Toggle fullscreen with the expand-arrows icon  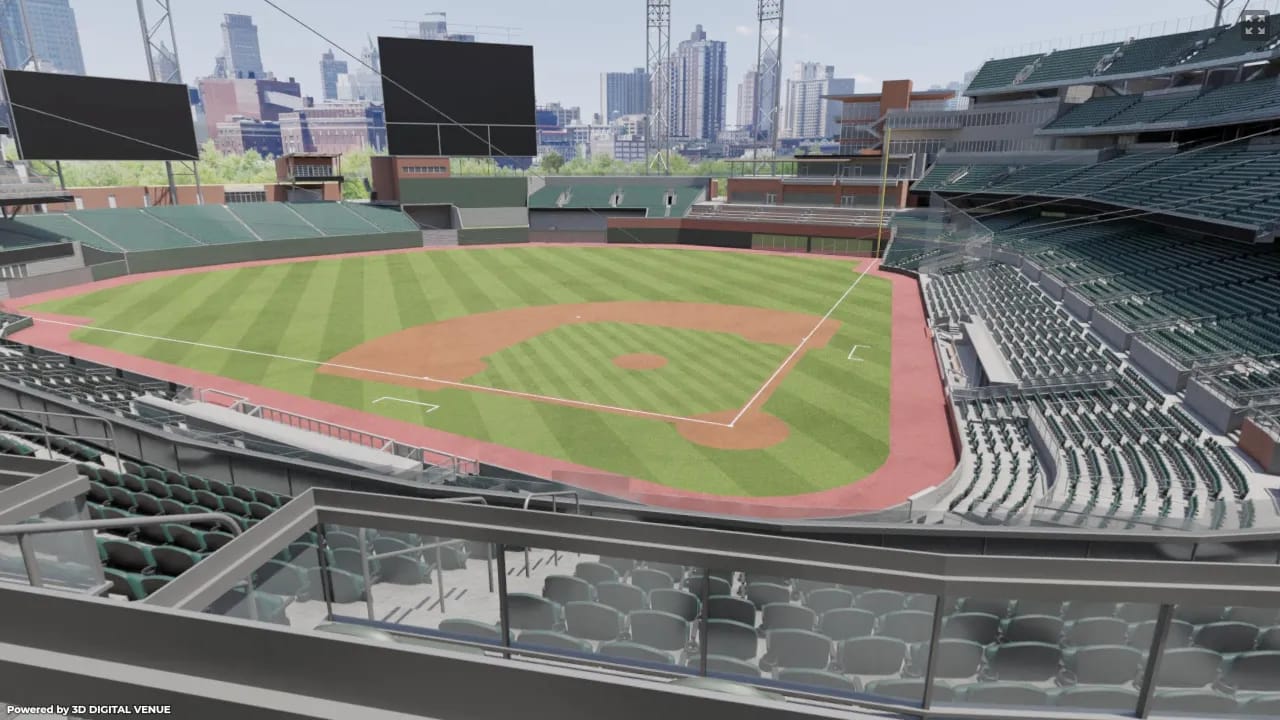1255,24
